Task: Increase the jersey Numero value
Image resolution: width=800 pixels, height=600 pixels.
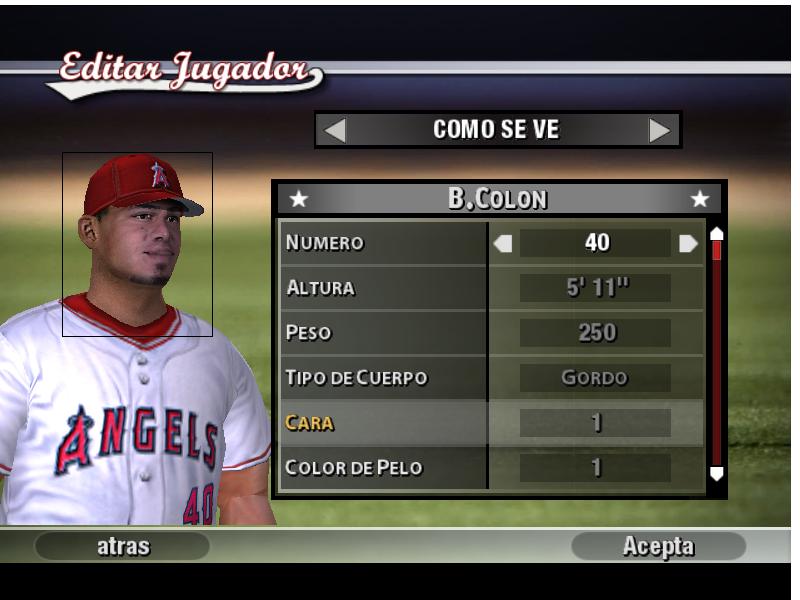Action: click(688, 243)
